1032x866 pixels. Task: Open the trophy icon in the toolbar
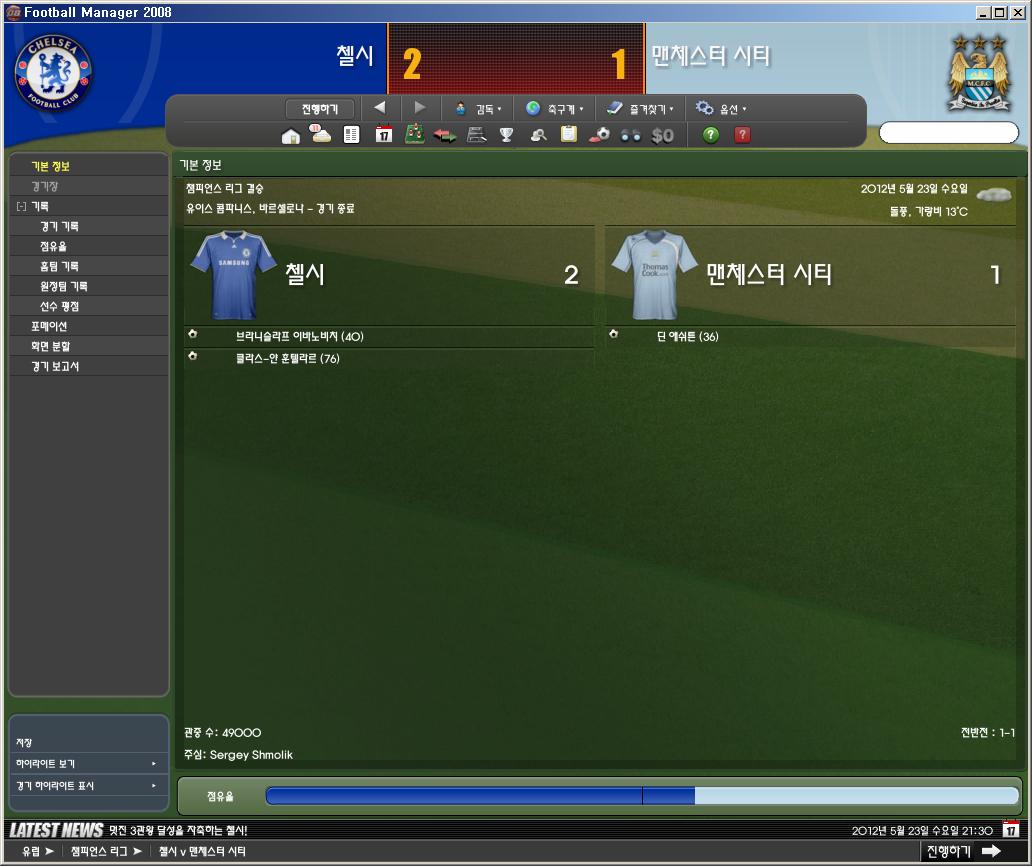pos(507,135)
